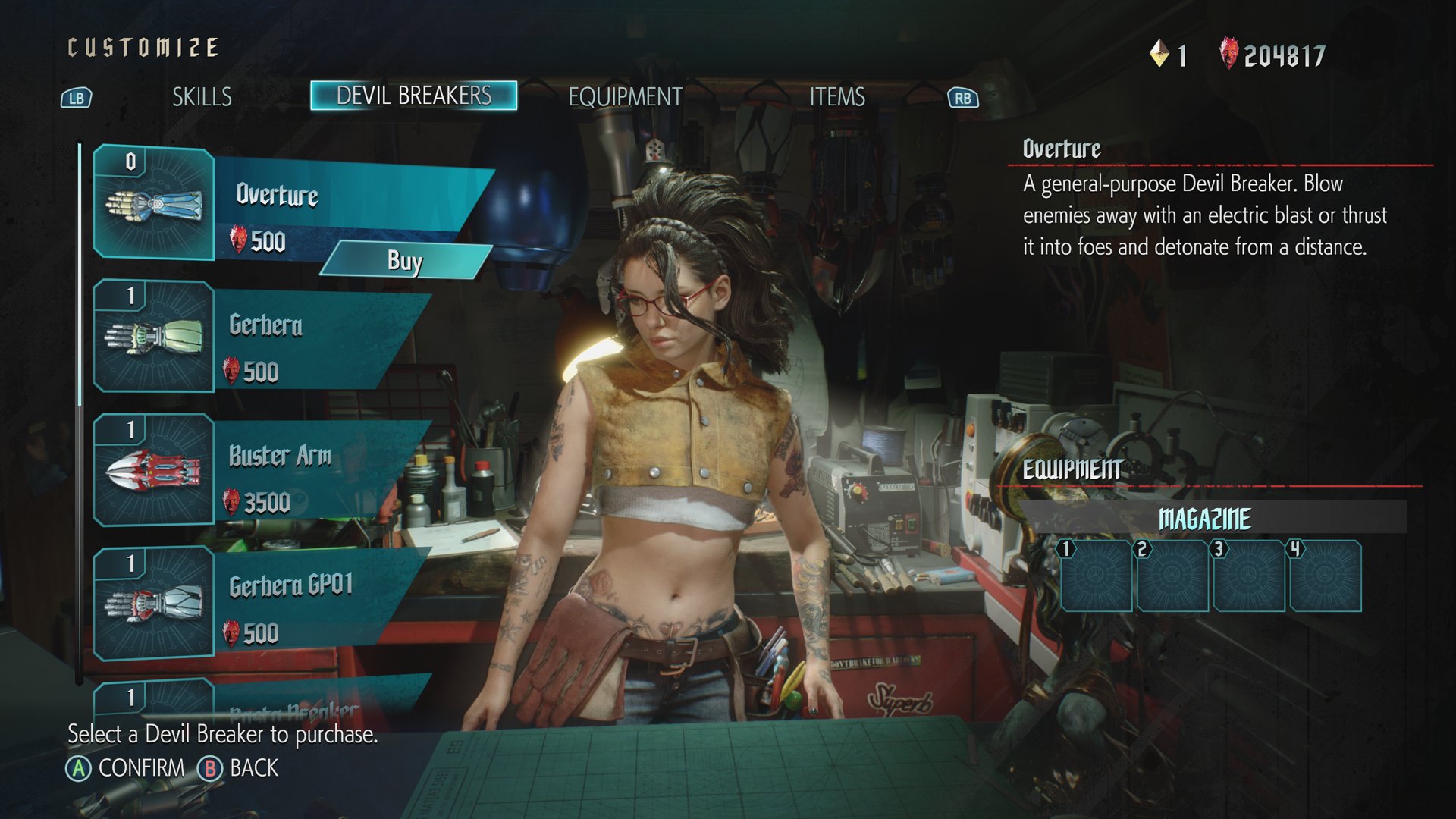The width and height of the screenshot is (1456, 819).
Task: Select the Devil Breakers tab
Action: 413,96
